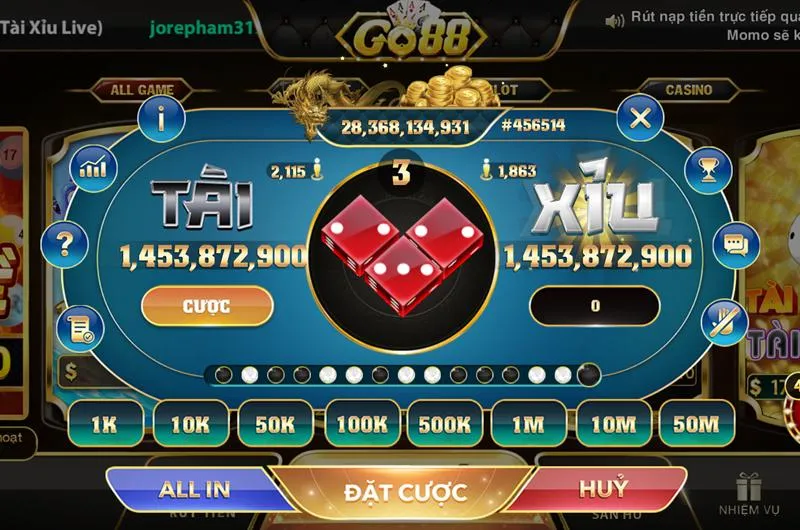The height and width of the screenshot is (530, 800).
Task: Open the trophy leaderboard
Action: [x=707, y=166]
